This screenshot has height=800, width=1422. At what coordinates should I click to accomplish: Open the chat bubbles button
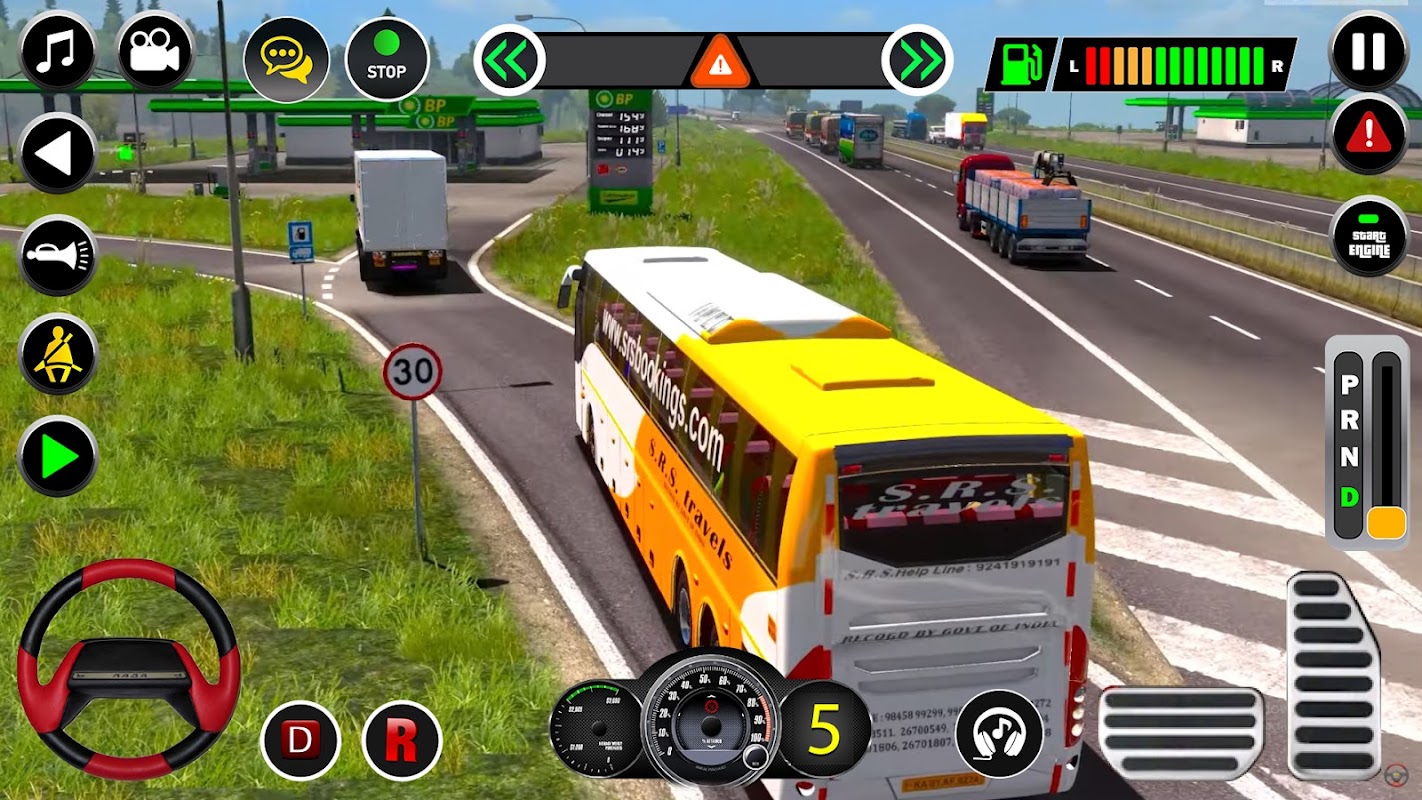point(286,59)
